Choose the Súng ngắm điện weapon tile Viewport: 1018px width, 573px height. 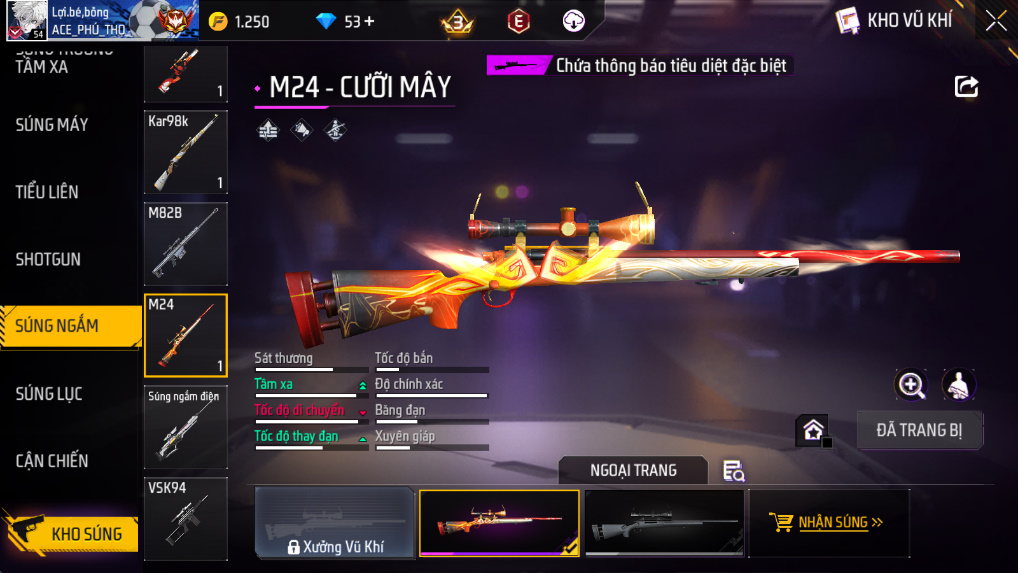pos(186,428)
